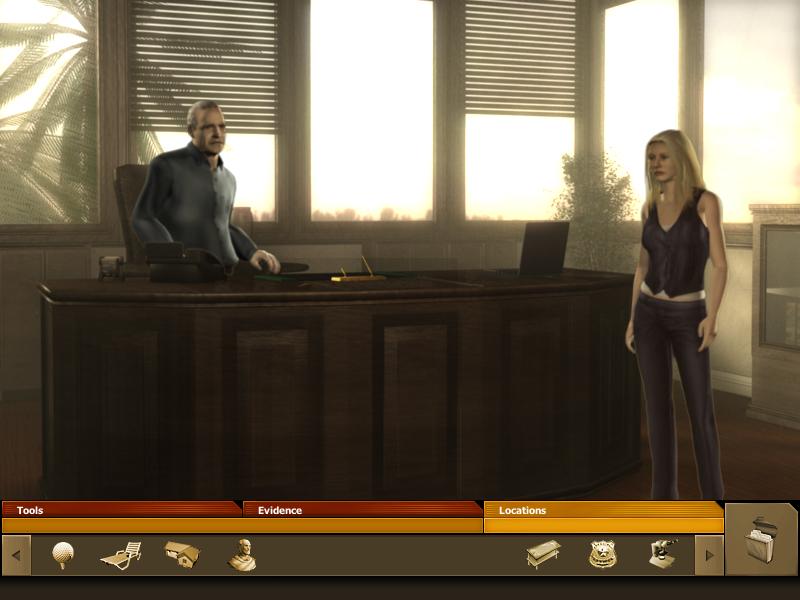The image size is (800, 600).
Task: Go to the house location icon
Action: pyautogui.click(x=182, y=554)
